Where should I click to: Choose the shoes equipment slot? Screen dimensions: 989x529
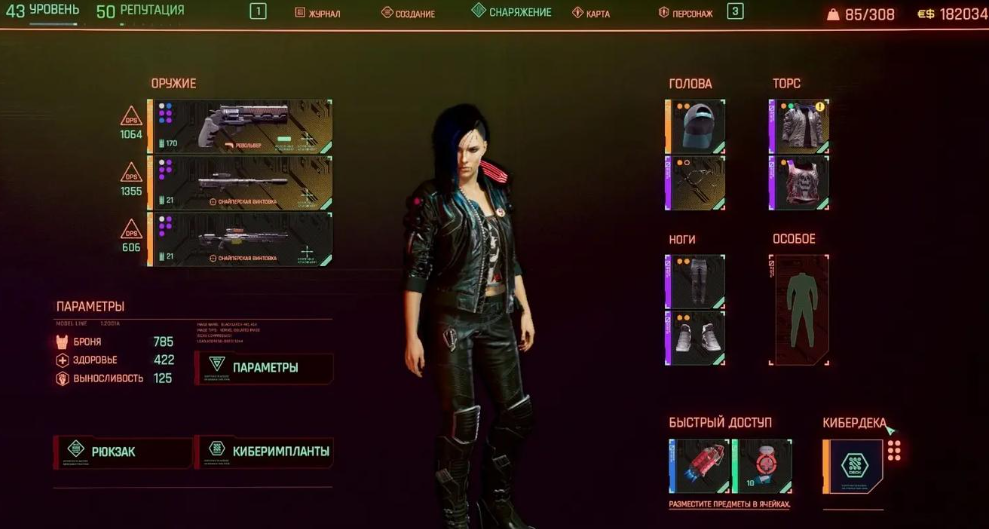tap(696, 337)
